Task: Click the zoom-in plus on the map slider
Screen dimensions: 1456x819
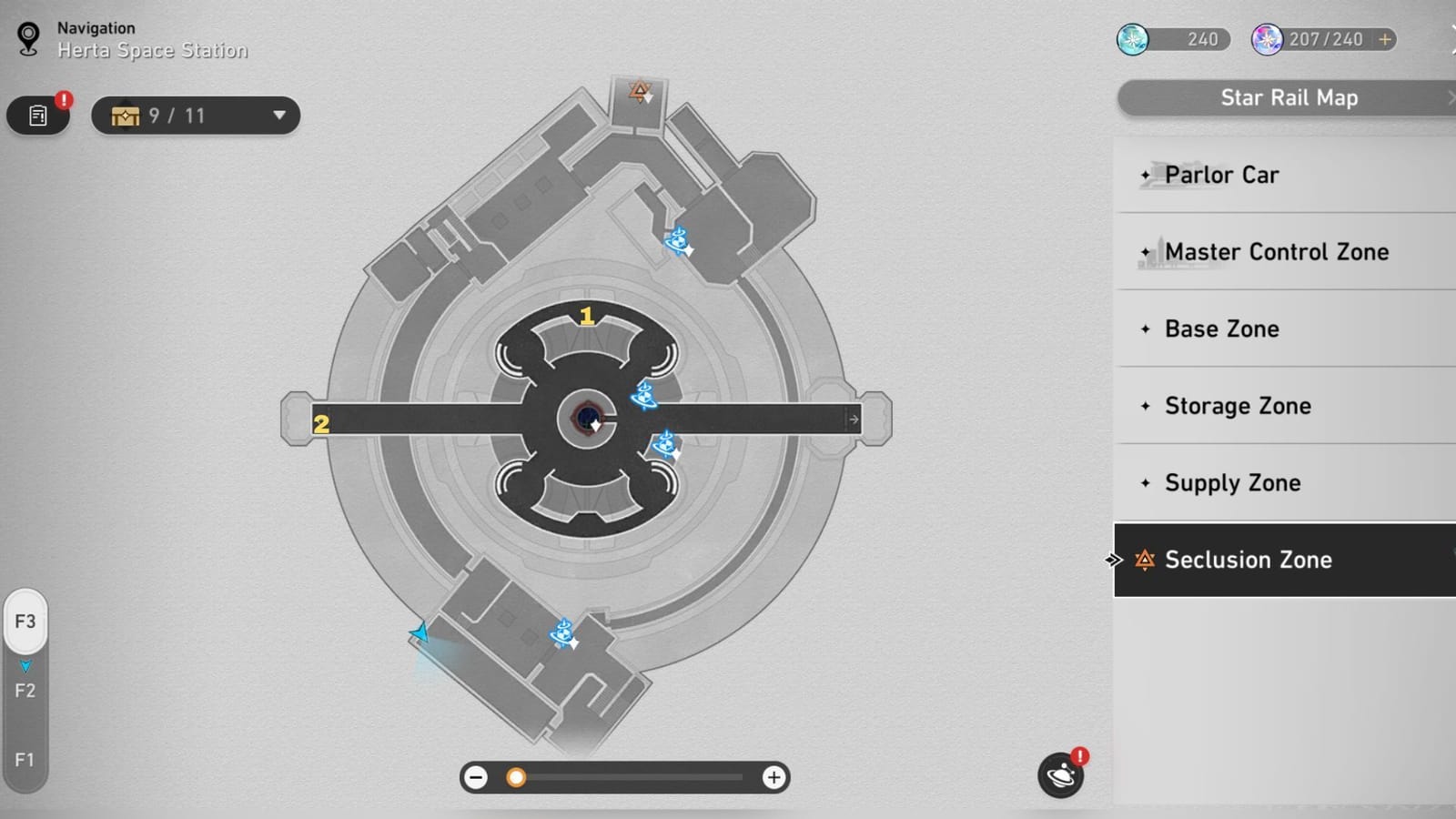Action: 774,777
